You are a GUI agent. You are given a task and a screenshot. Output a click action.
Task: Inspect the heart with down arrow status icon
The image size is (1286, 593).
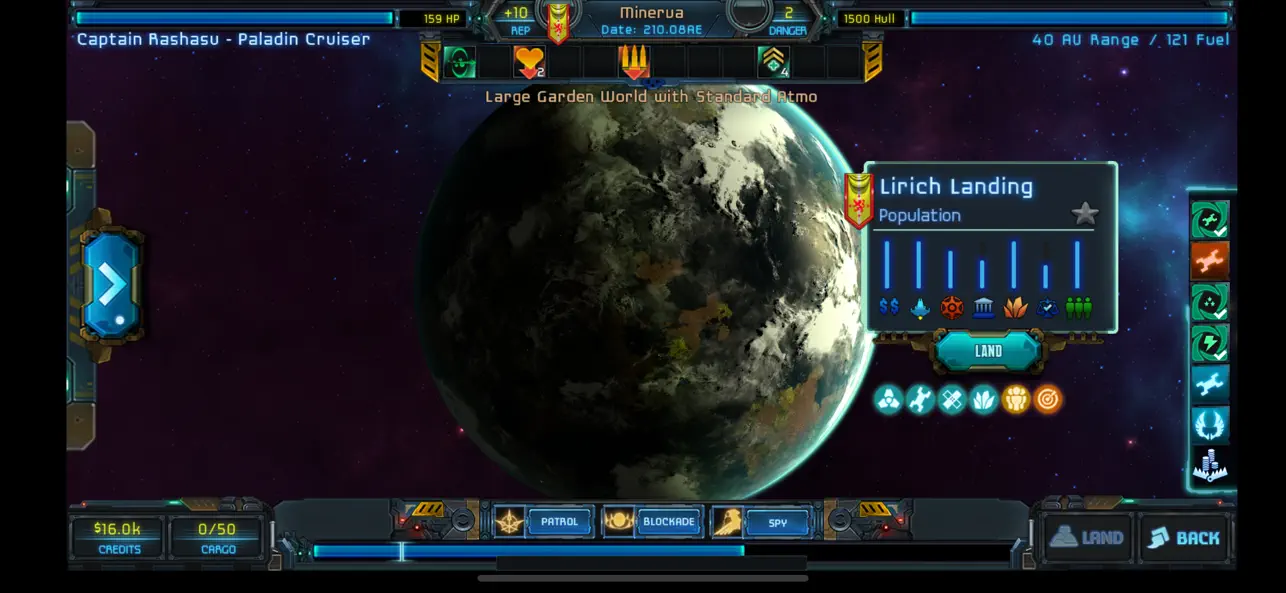(x=529, y=62)
